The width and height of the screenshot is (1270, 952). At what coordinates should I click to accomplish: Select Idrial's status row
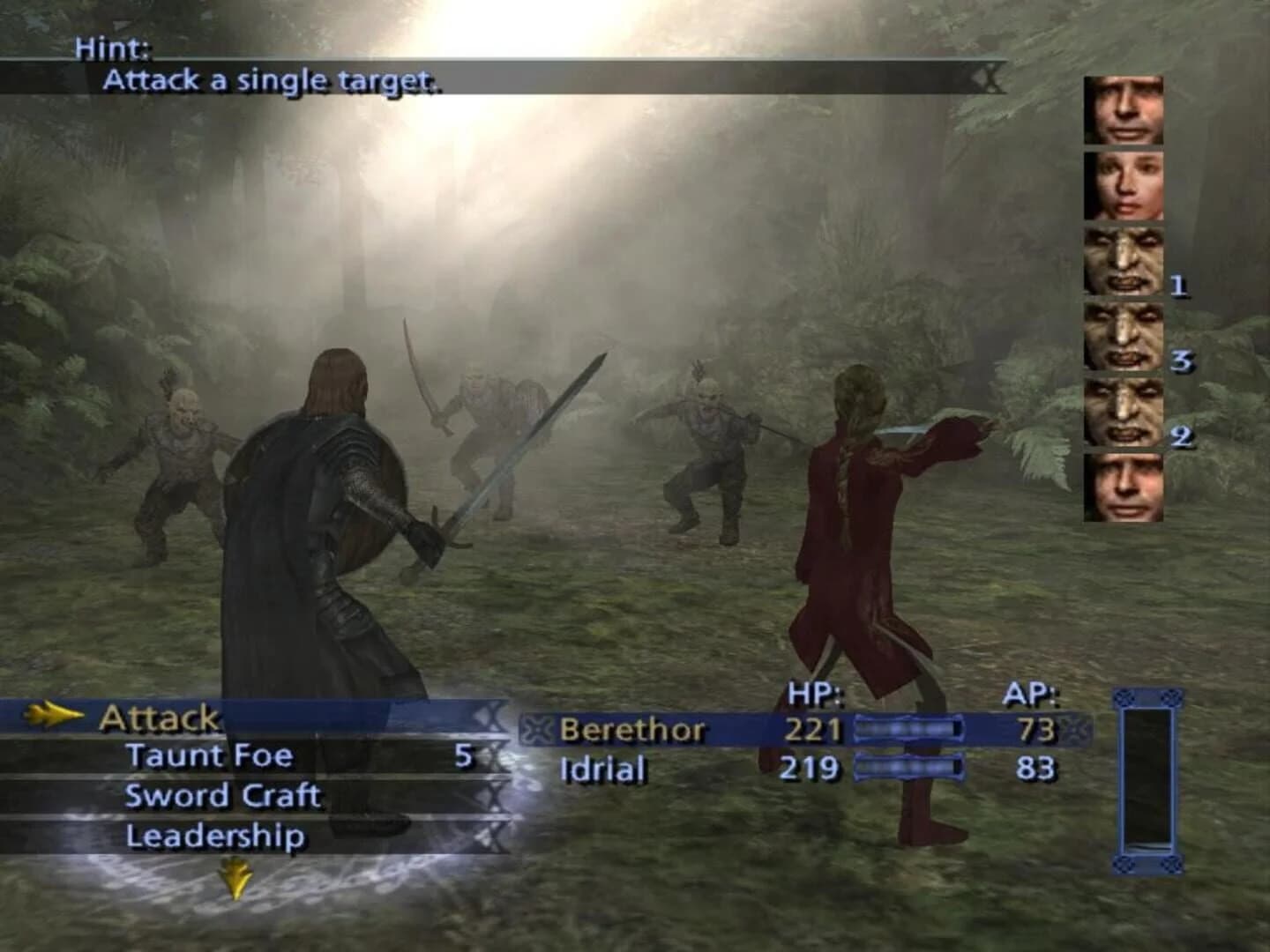602,768
